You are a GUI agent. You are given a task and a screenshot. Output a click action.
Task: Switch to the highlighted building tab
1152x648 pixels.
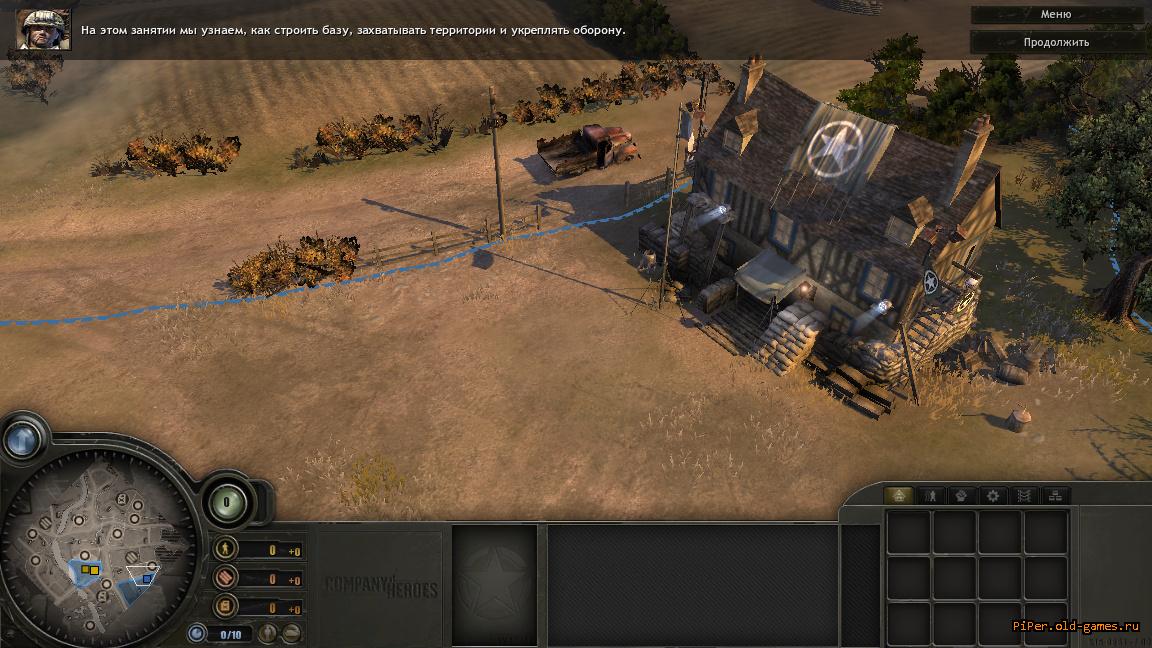[899, 495]
